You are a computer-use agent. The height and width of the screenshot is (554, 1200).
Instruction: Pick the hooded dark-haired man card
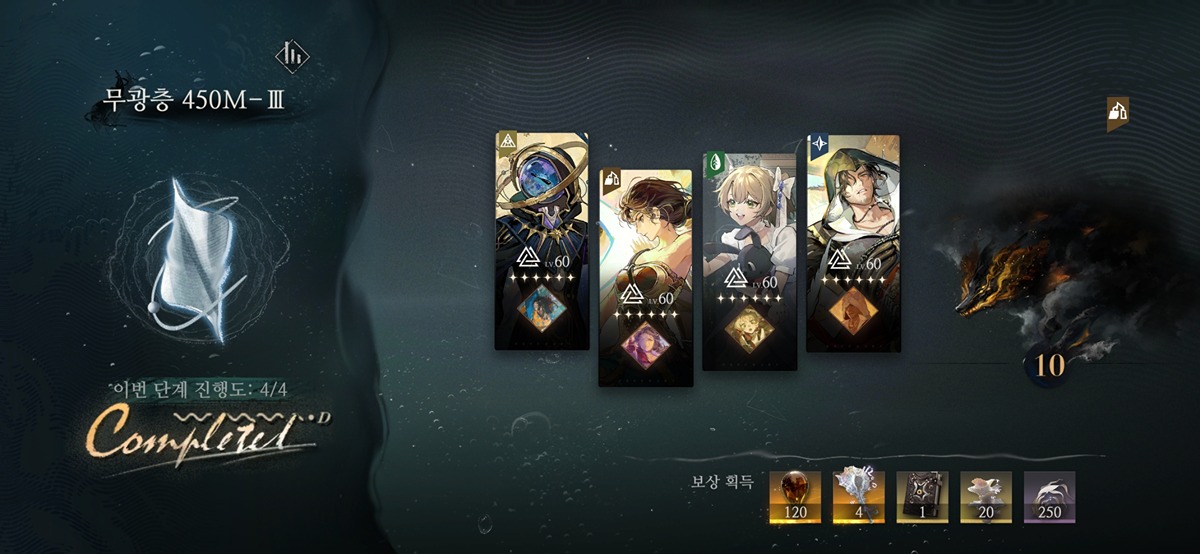pyautogui.click(x=852, y=242)
